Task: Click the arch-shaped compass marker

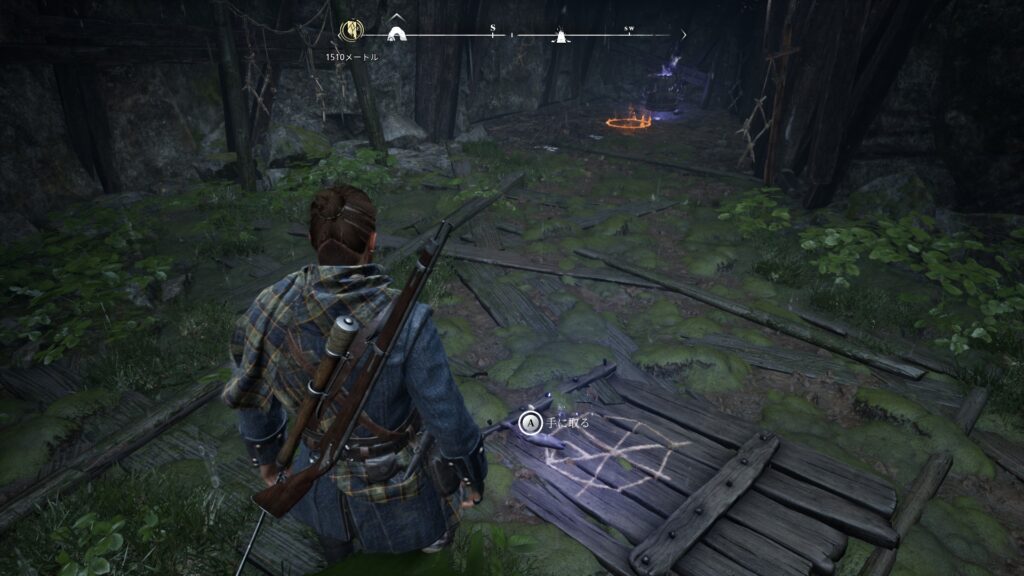Action: pos(396,34)
